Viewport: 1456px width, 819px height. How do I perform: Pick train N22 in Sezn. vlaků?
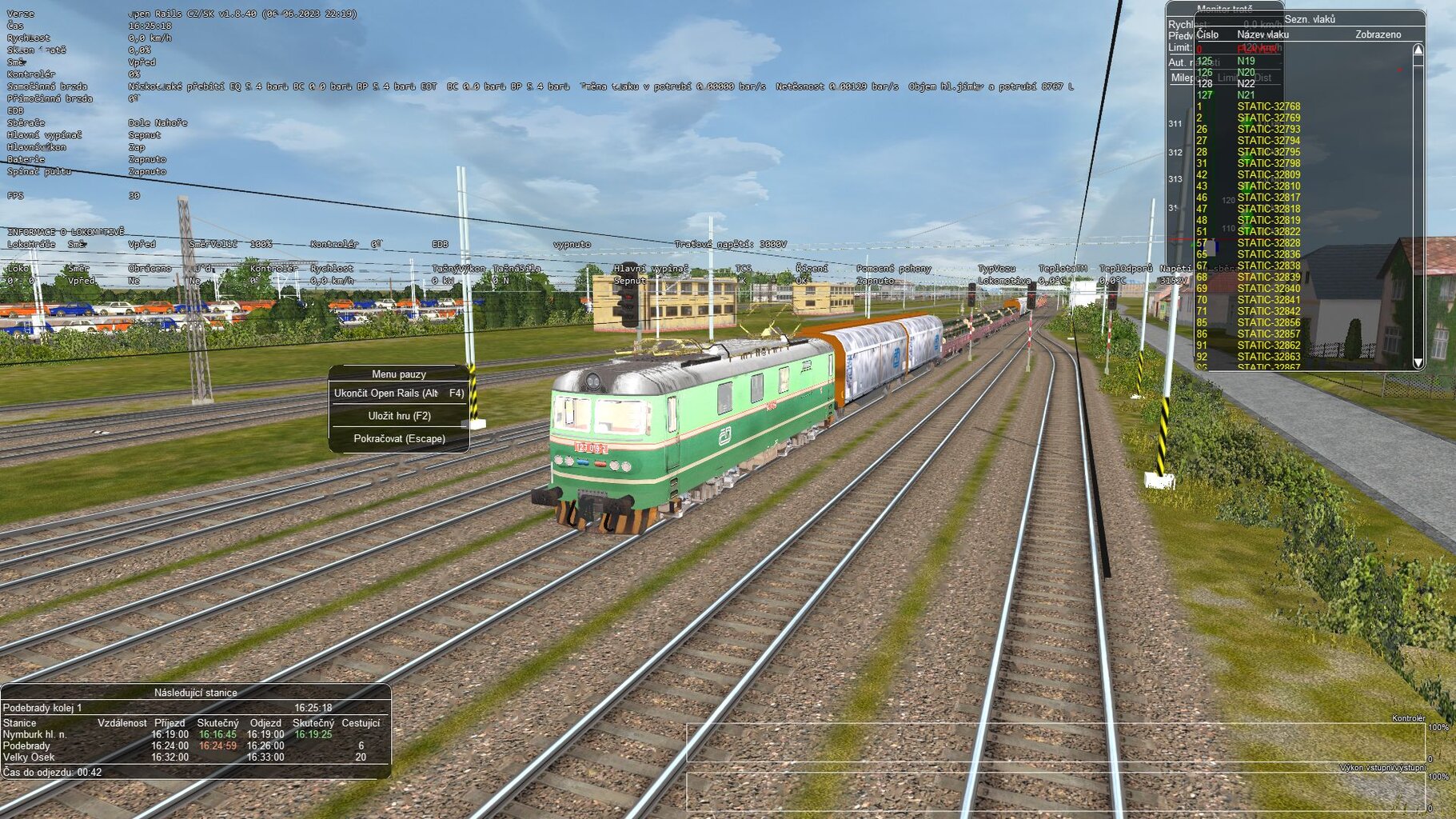click(1246, 83)
